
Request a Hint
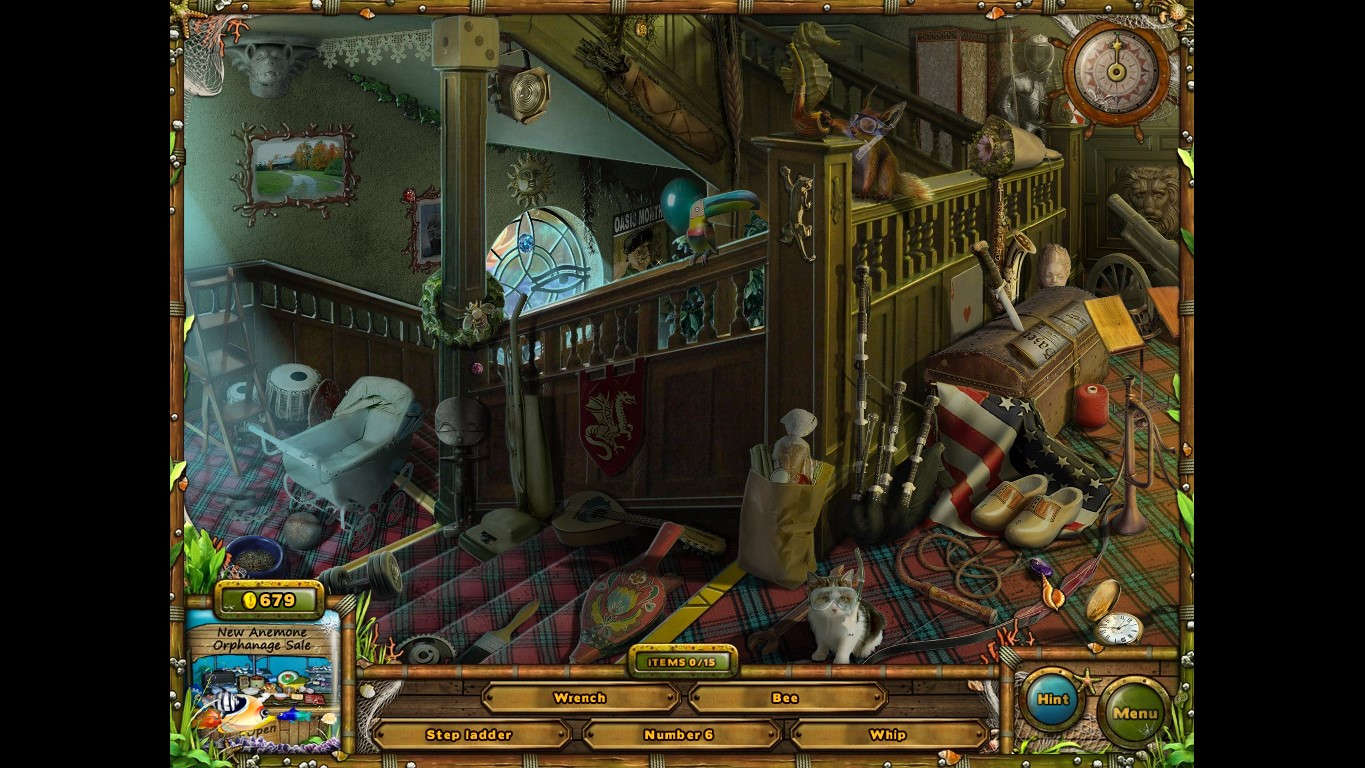coord(1052,700)
